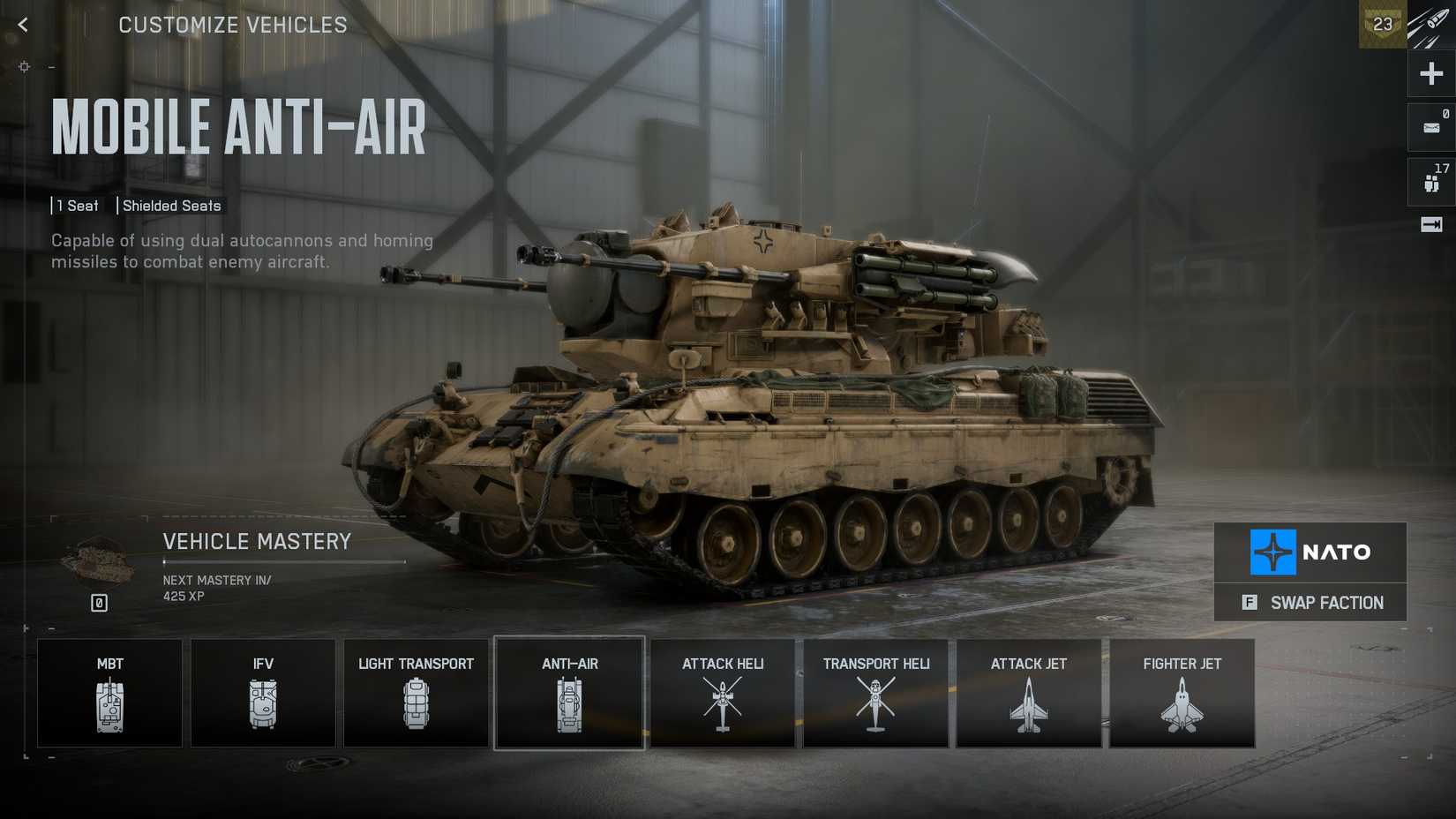Viewport: 1456px width, 819px height.
Task: Open the social friends icon showing 17
Action: [1429, 179]
